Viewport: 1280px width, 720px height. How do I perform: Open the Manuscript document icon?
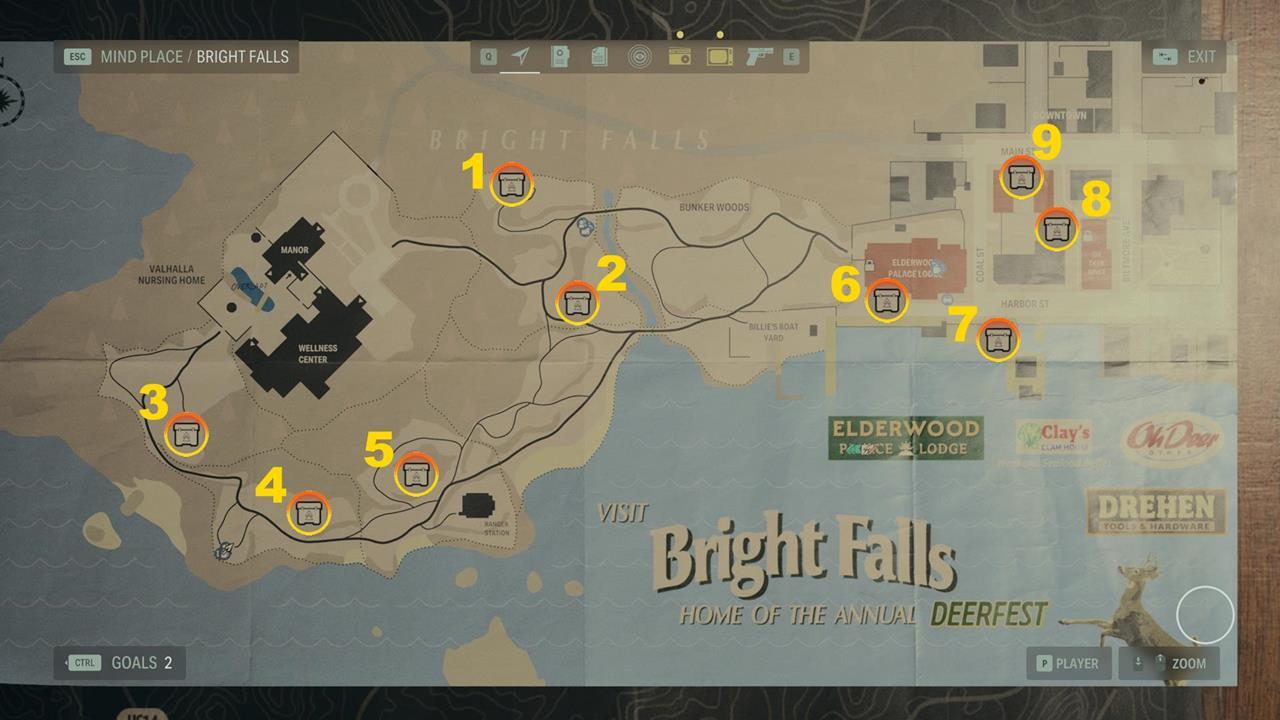599,57
